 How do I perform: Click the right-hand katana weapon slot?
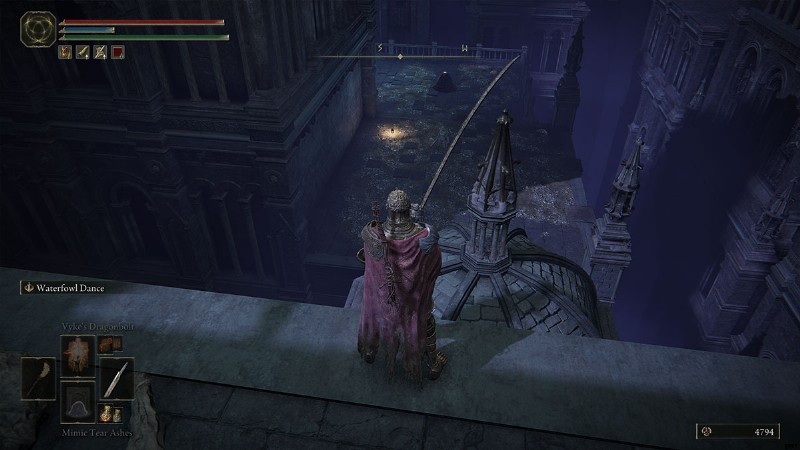tap(117, 378)
